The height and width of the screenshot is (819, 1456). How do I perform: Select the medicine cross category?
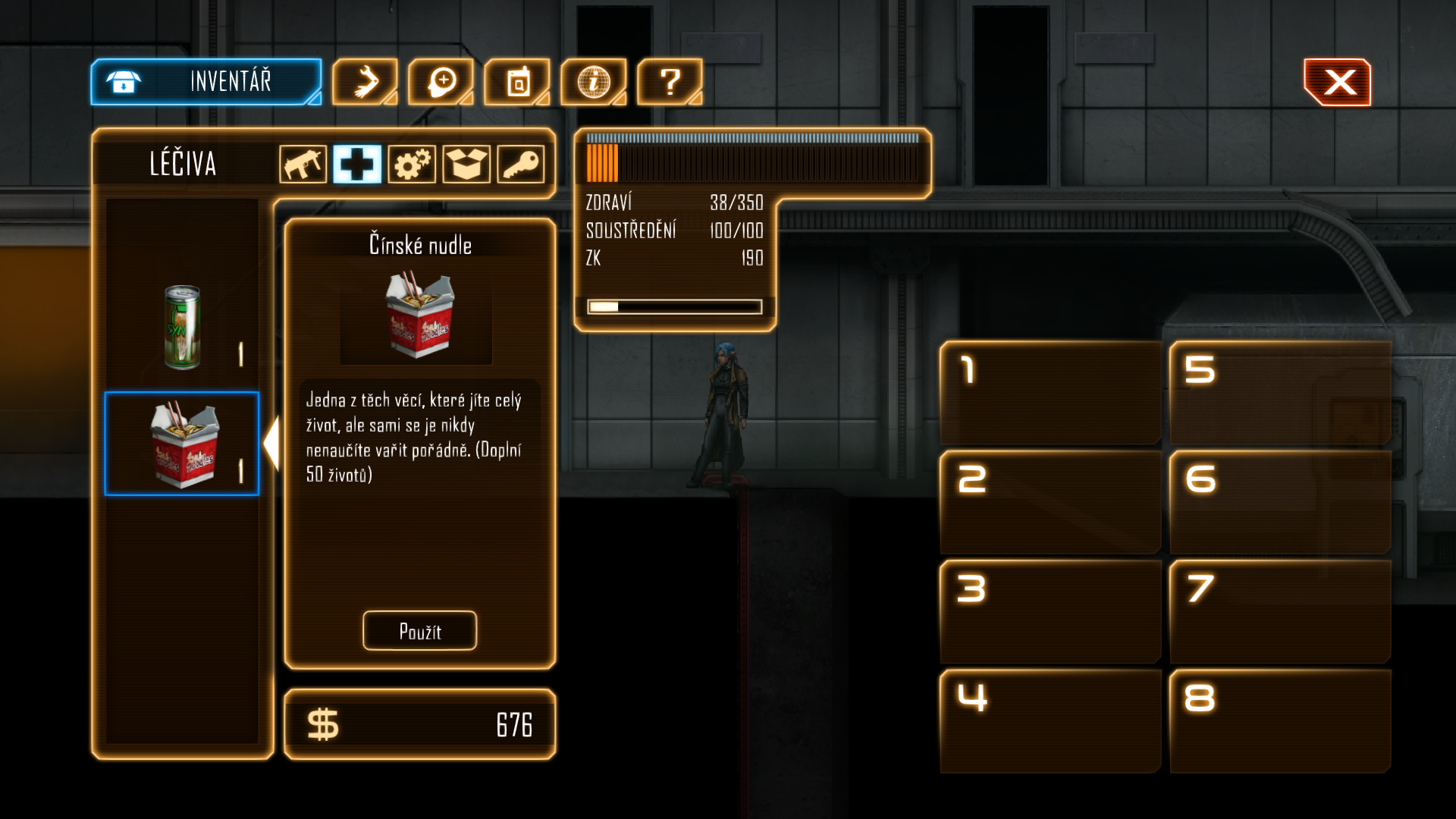357,164
